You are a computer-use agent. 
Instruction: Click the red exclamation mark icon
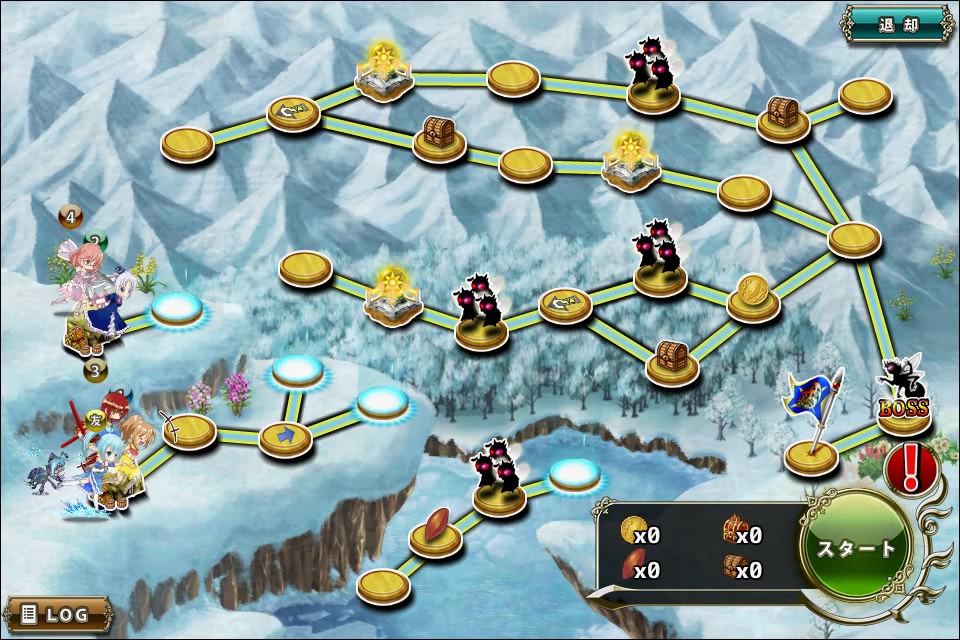click(911, 467)
